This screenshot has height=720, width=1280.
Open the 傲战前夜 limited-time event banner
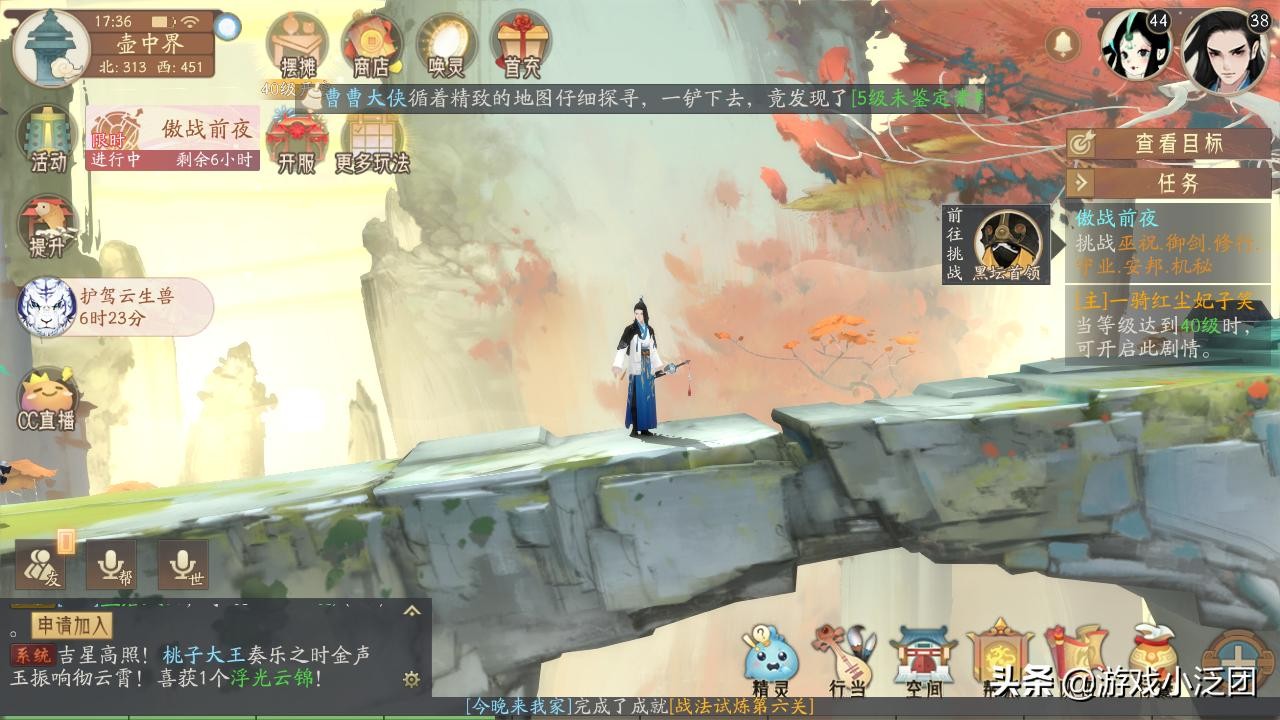pyautogui.click(x=172, y=139)
